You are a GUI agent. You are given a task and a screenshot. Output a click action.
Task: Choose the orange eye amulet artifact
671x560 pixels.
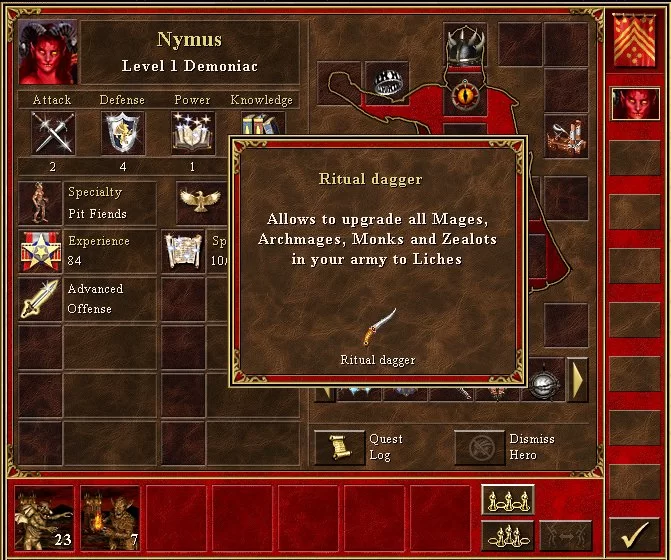(x=465, y=96)
